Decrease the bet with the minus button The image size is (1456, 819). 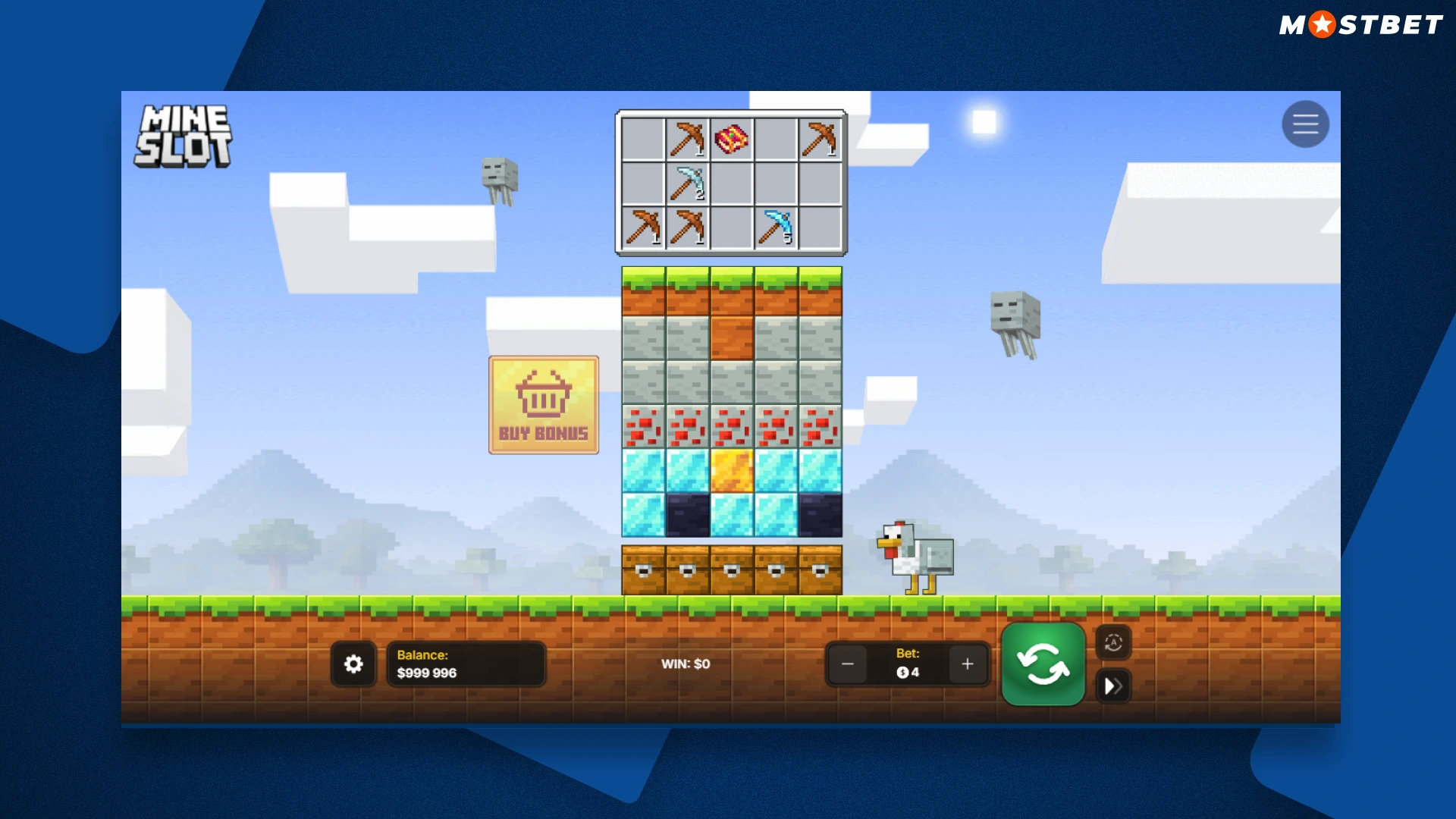tap(847, 664)
